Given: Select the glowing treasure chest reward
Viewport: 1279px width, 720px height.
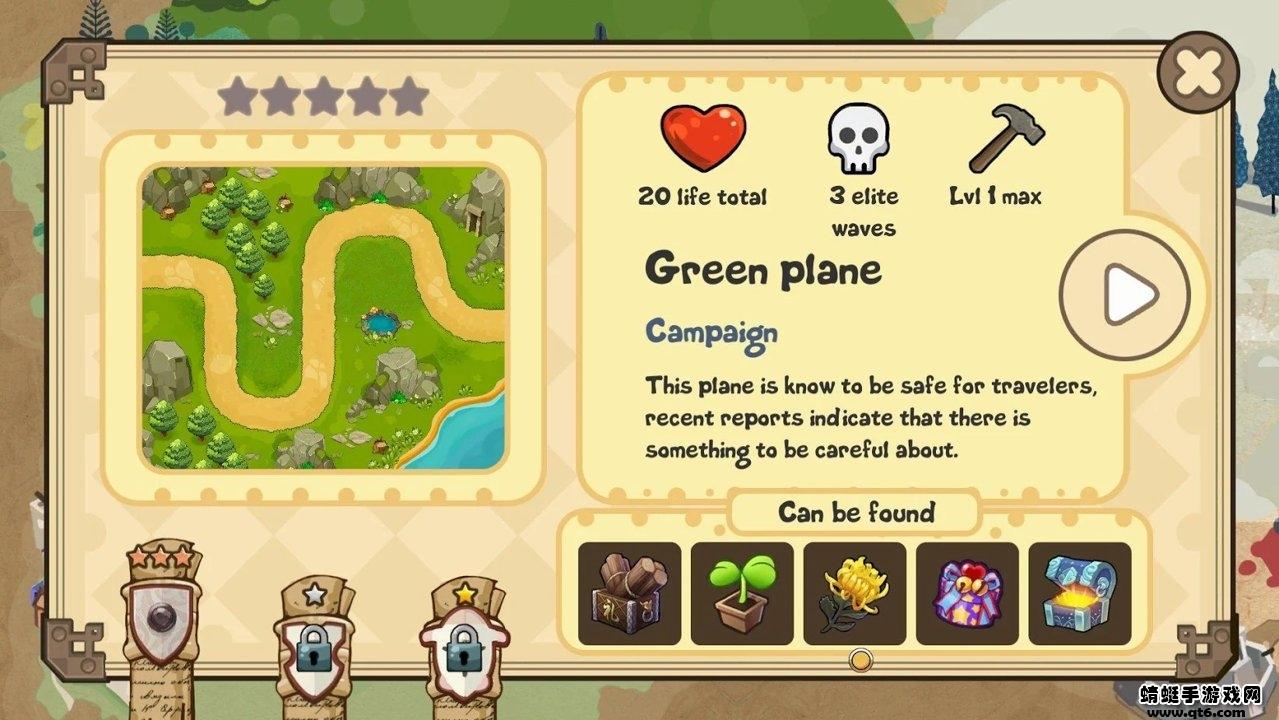Looking at the screenshot, I should (x=1080, y=593).
